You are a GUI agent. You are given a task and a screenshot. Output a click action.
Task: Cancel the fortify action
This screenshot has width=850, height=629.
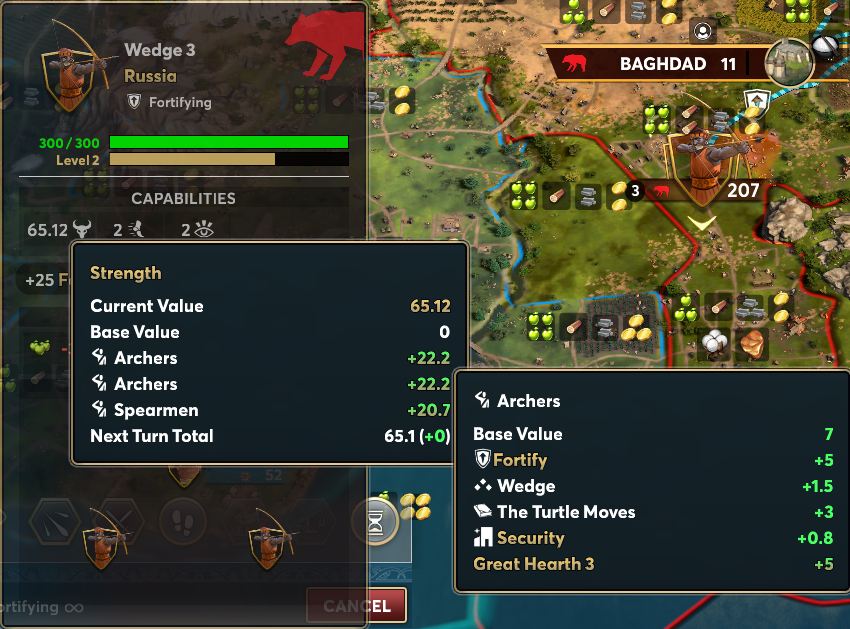357,605
